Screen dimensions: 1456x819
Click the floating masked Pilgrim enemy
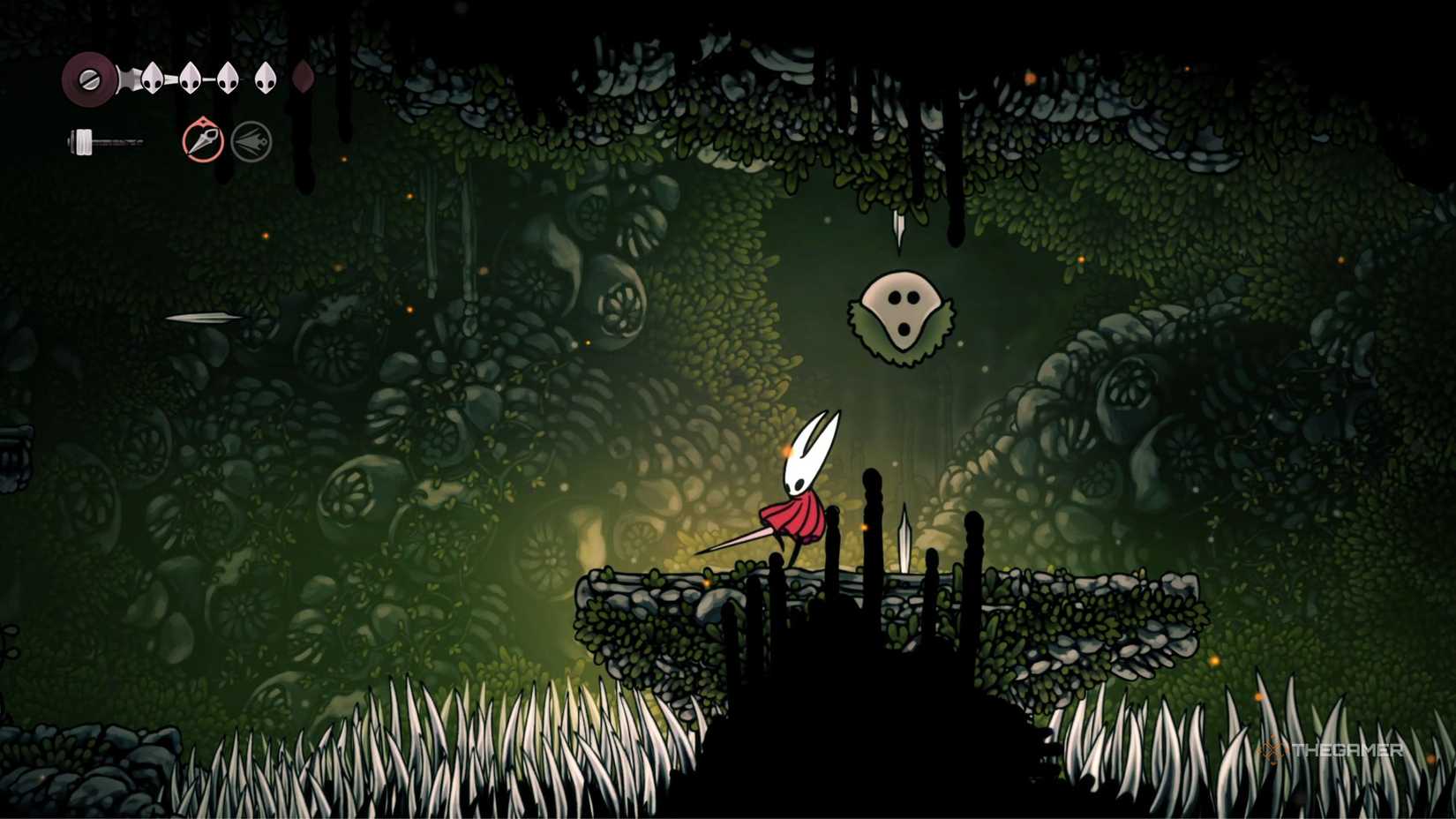tap(902, 315)
